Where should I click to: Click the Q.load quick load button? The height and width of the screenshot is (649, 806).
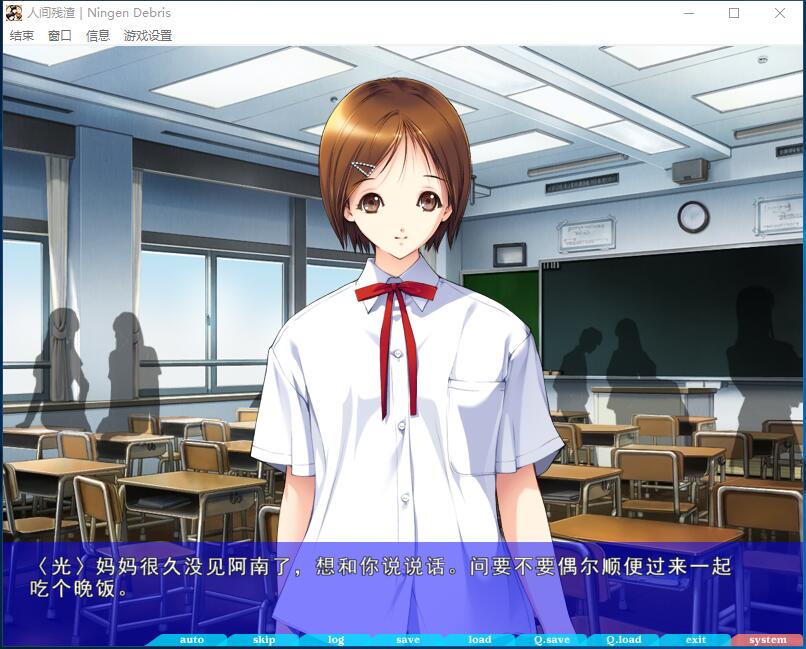point(624,640)
